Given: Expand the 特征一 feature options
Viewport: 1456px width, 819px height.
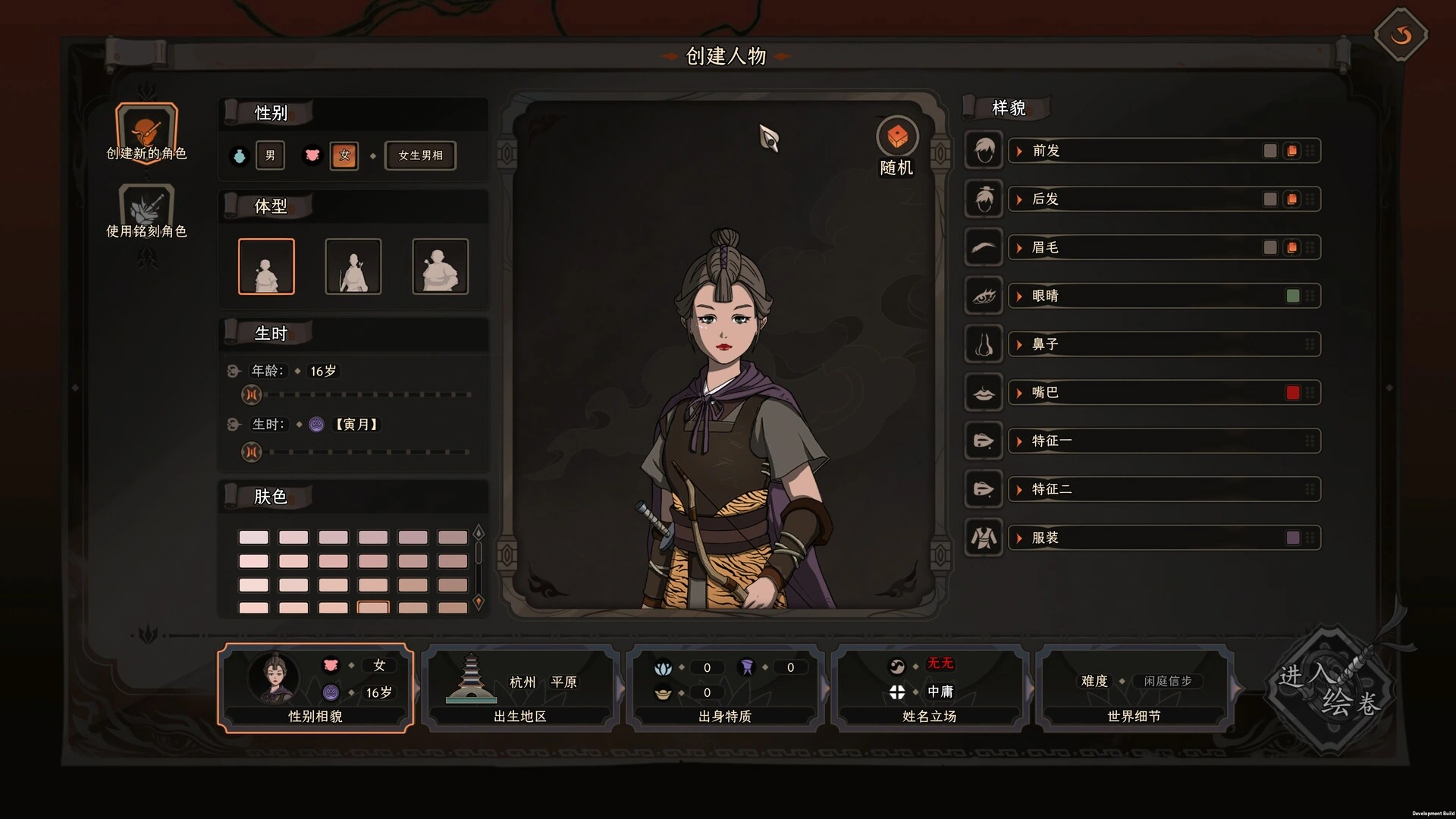Looking at the screenshot, I should [x=1018, y=441].
